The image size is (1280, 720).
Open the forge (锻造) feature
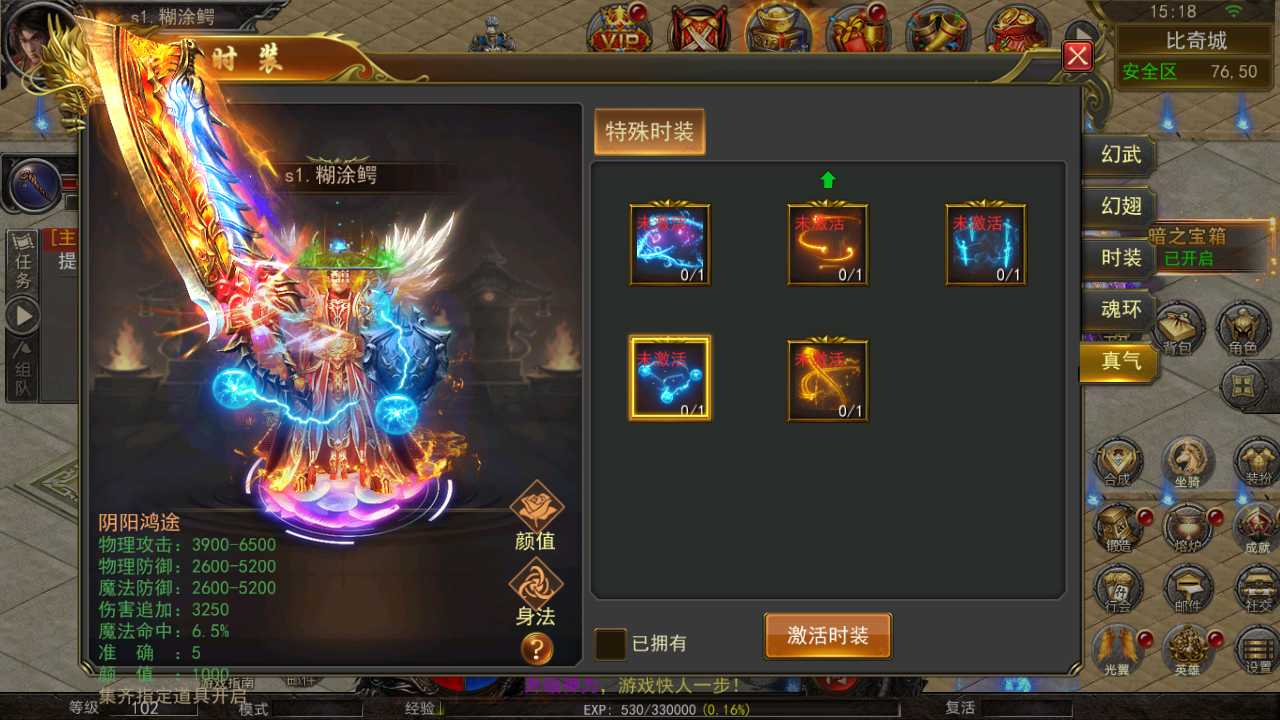1118,530
